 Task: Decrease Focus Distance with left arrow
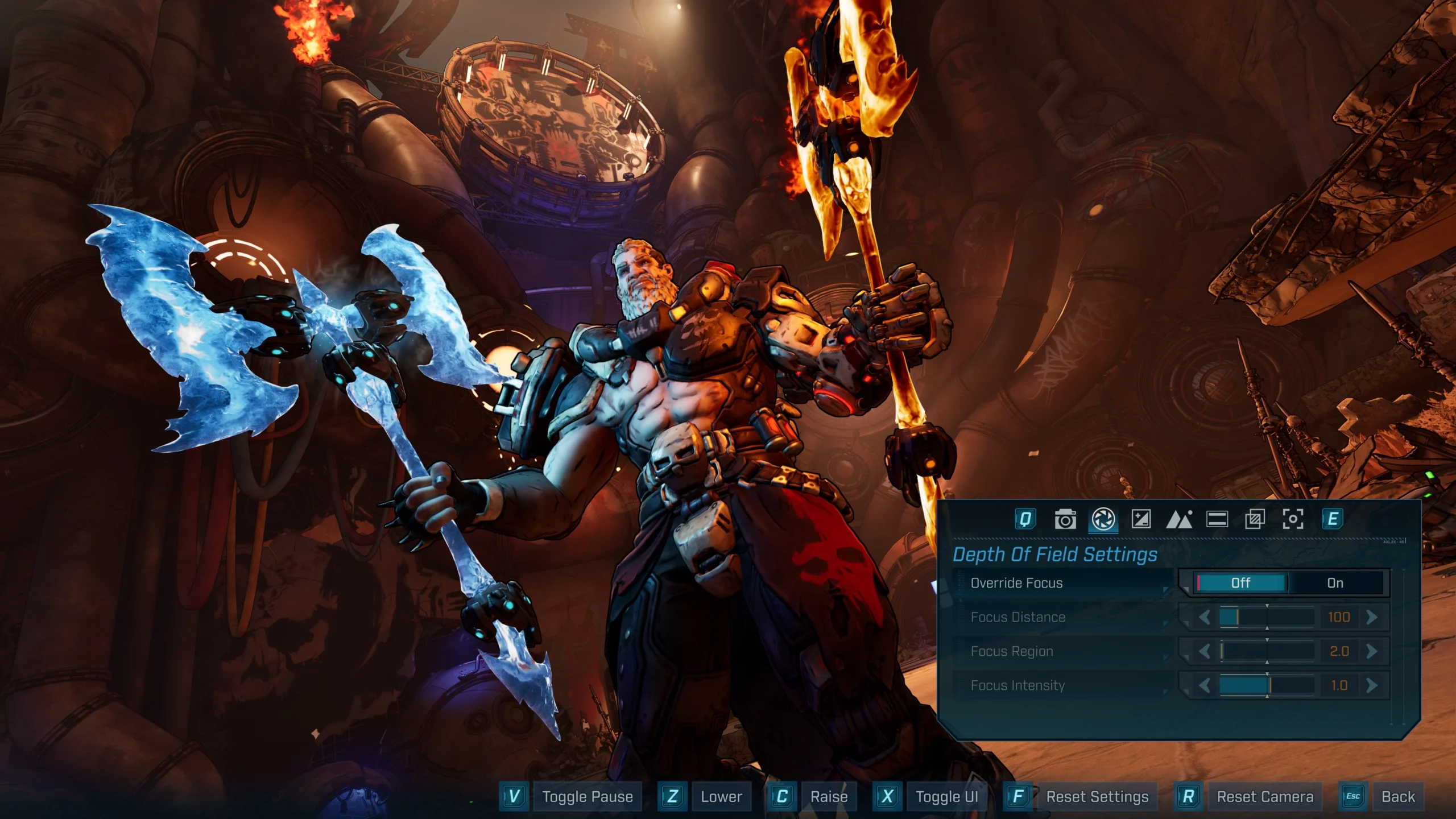tap(1205, 617)
